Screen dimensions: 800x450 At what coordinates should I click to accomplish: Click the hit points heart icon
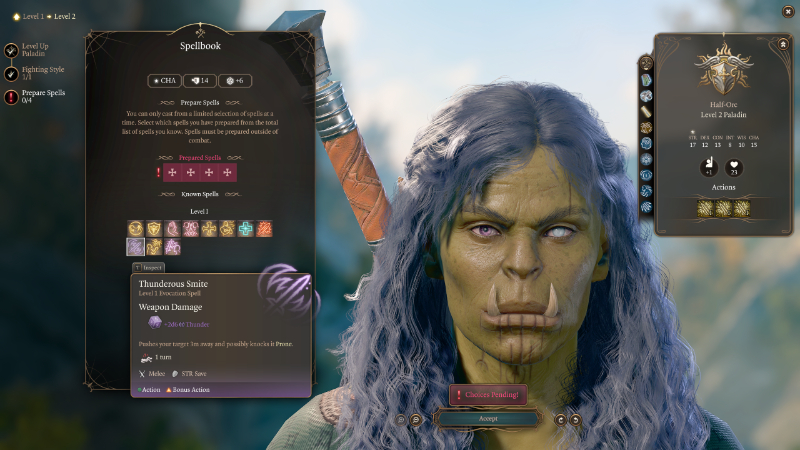coord(734,166)
